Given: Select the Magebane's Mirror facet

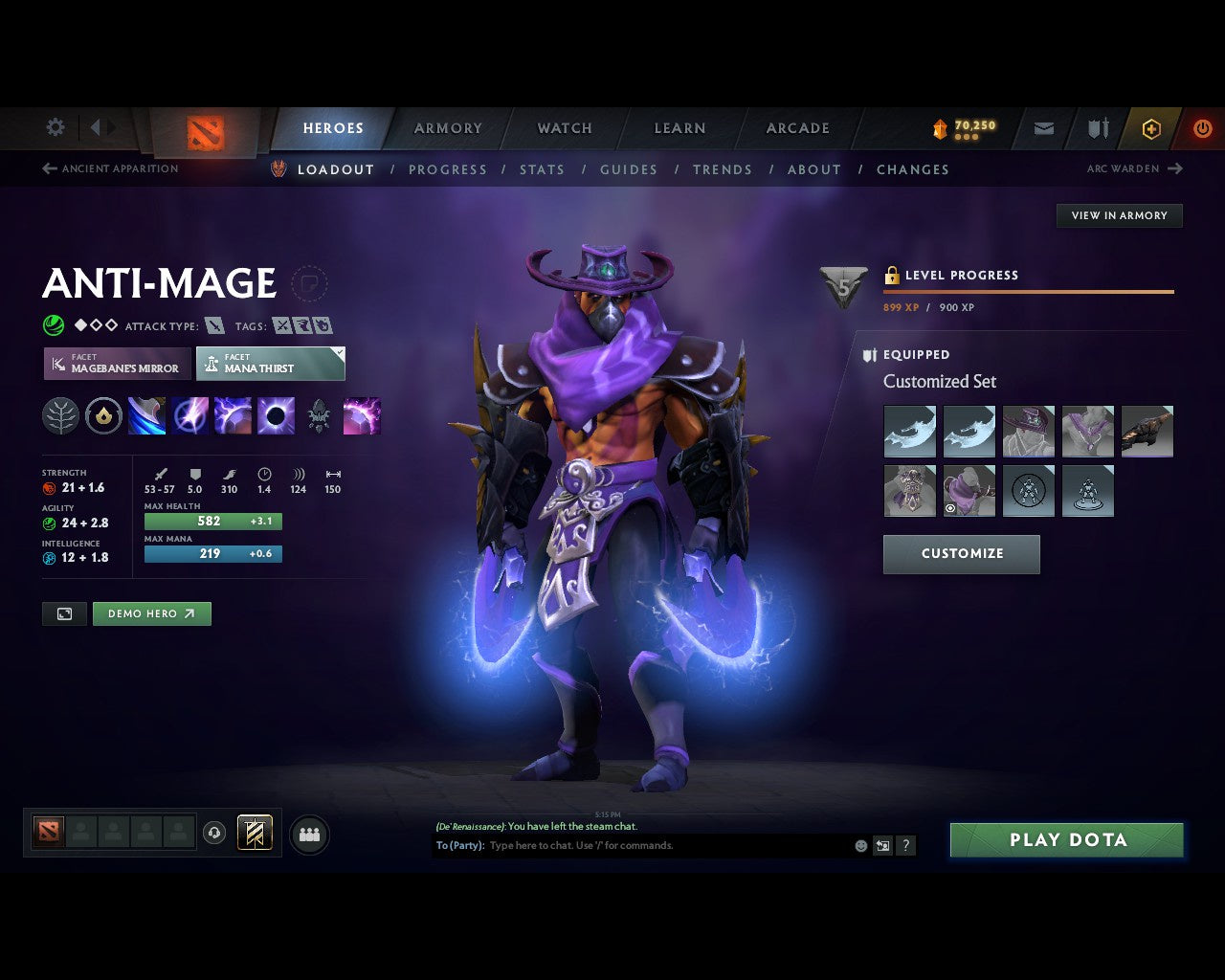Looking at the screenshot, I should (x=116, y=364).
